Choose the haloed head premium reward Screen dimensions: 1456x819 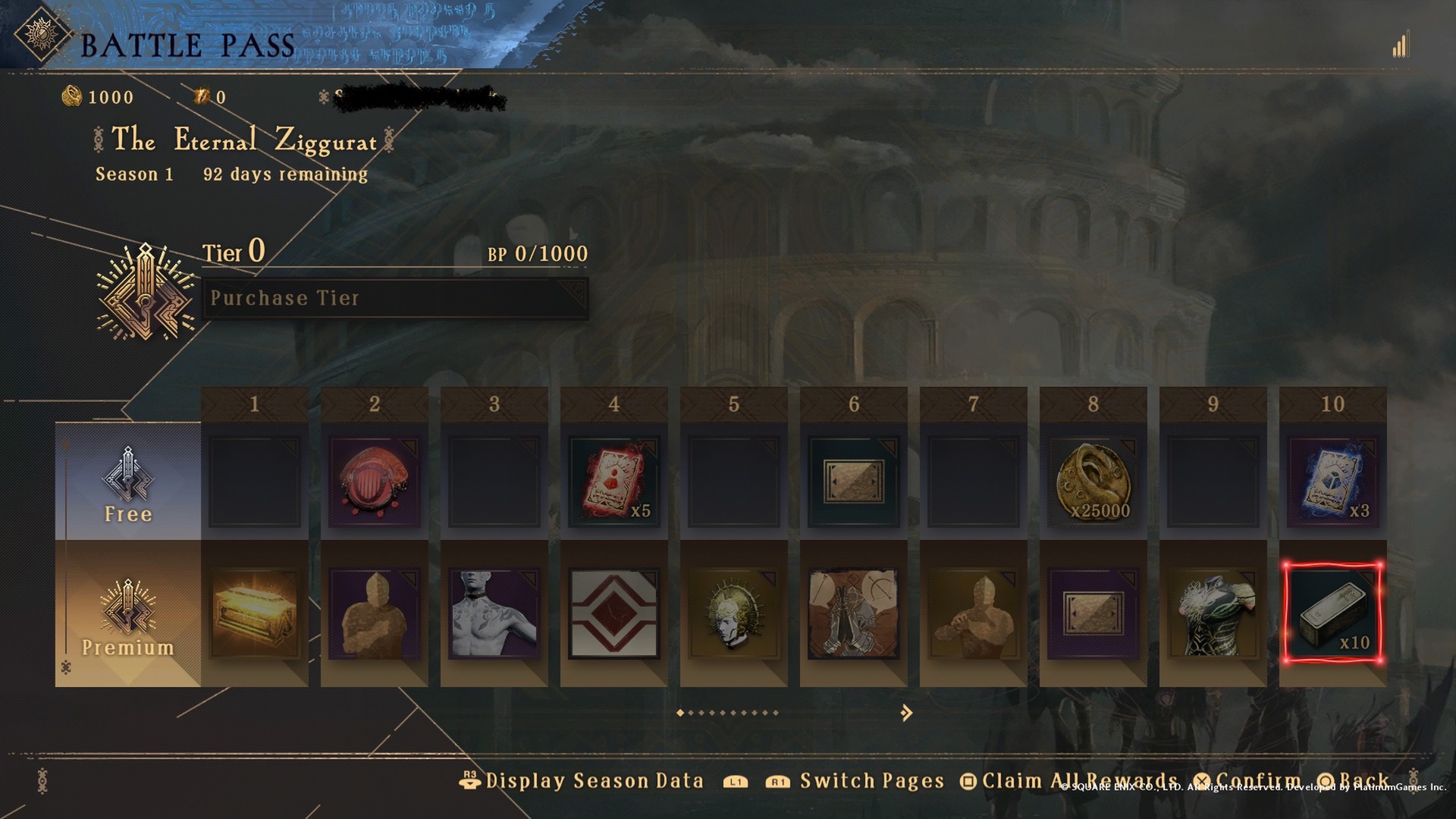pos(734,614)
